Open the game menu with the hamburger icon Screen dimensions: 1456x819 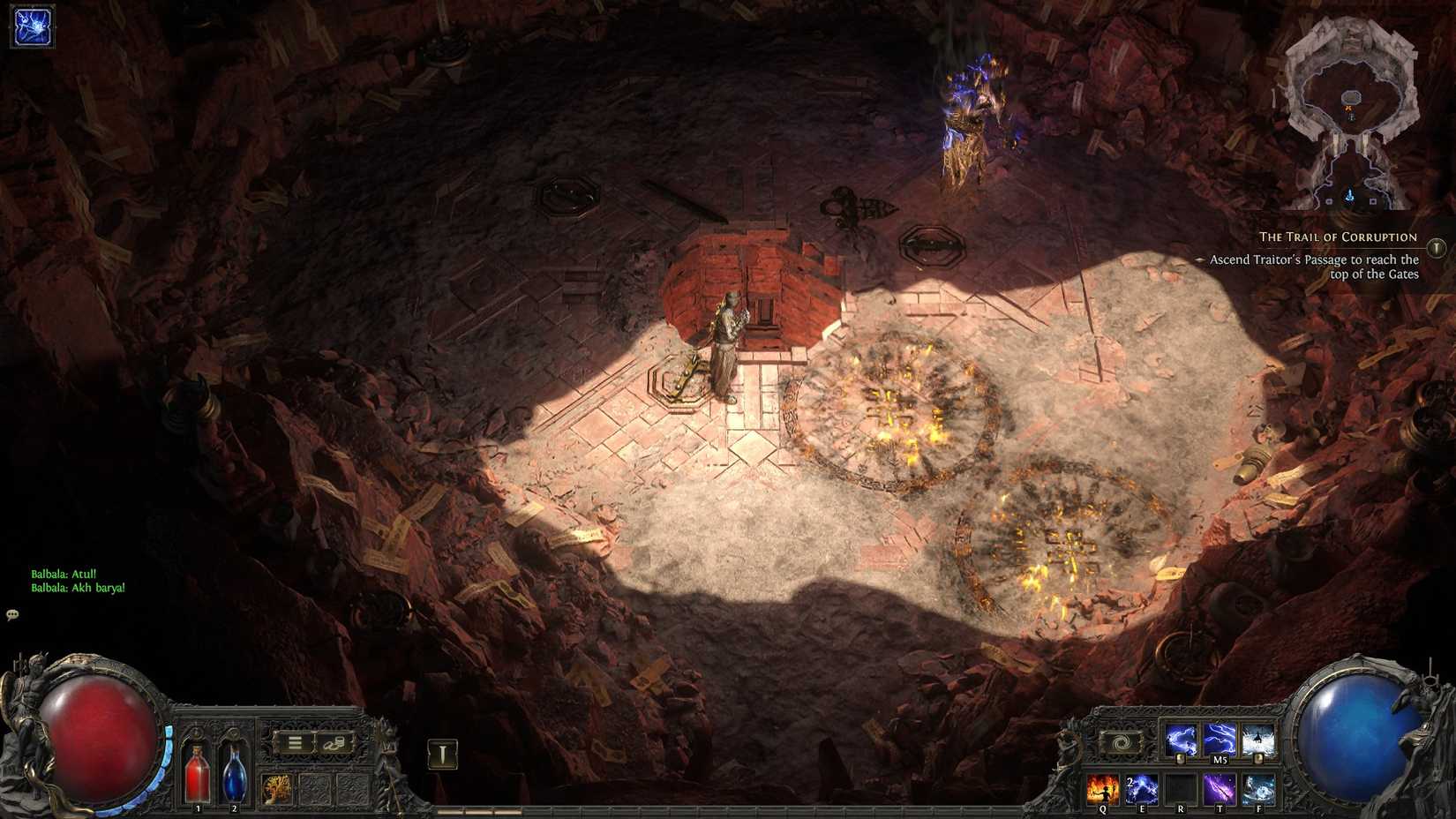coord(295,742)
